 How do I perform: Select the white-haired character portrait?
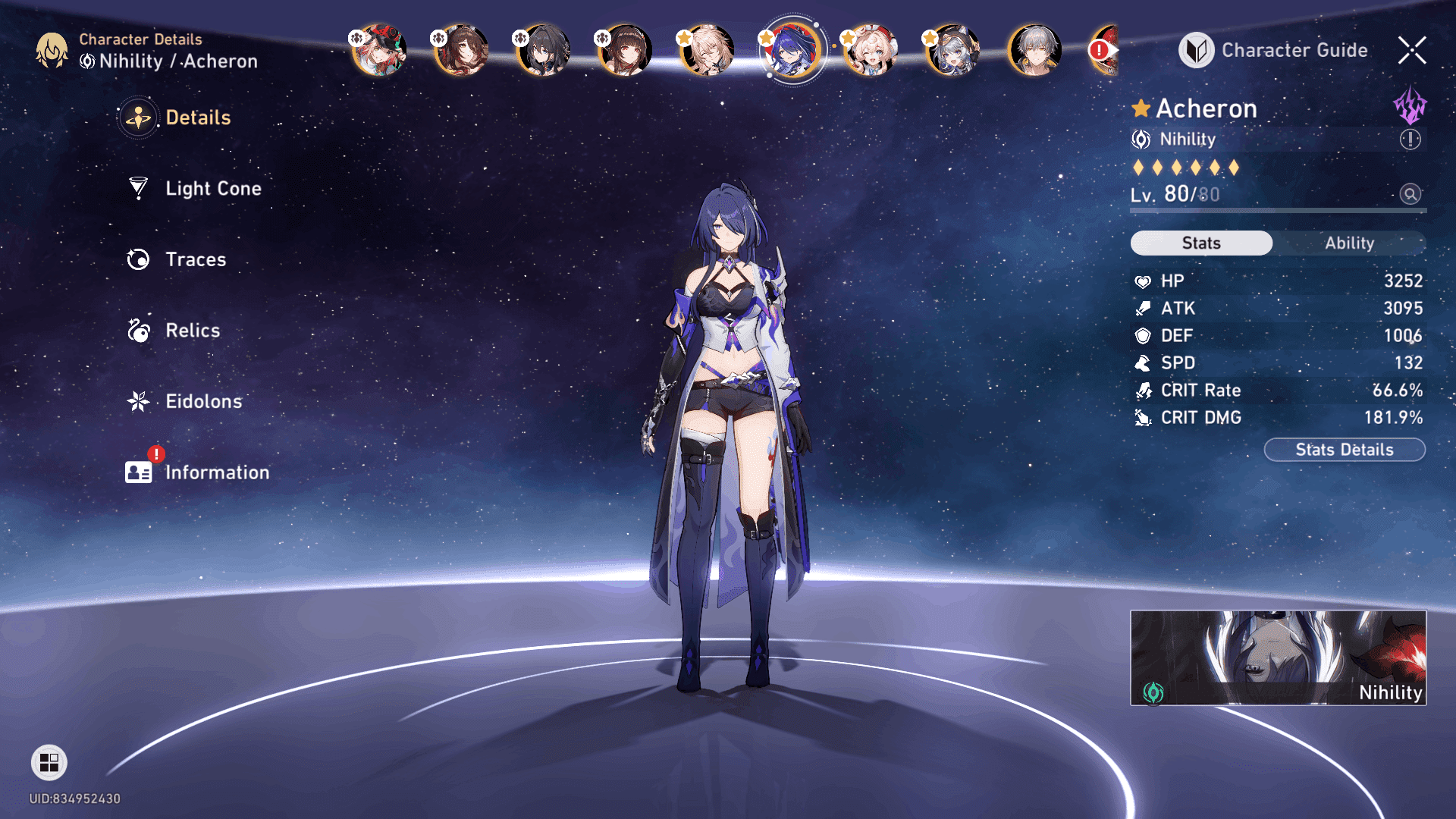click(x=1034, y=51)
